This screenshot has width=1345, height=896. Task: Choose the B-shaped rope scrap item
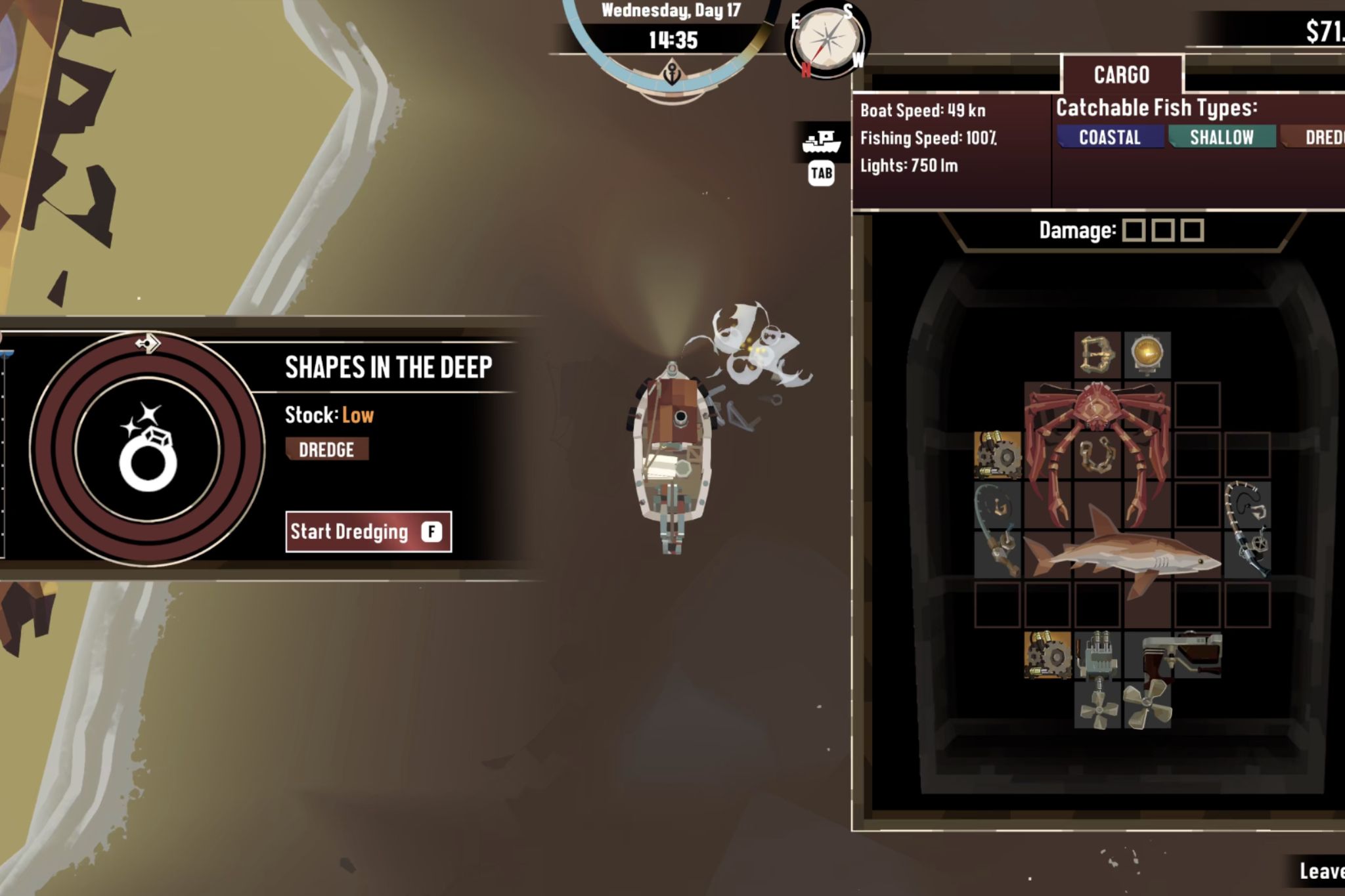(1097, 354)
